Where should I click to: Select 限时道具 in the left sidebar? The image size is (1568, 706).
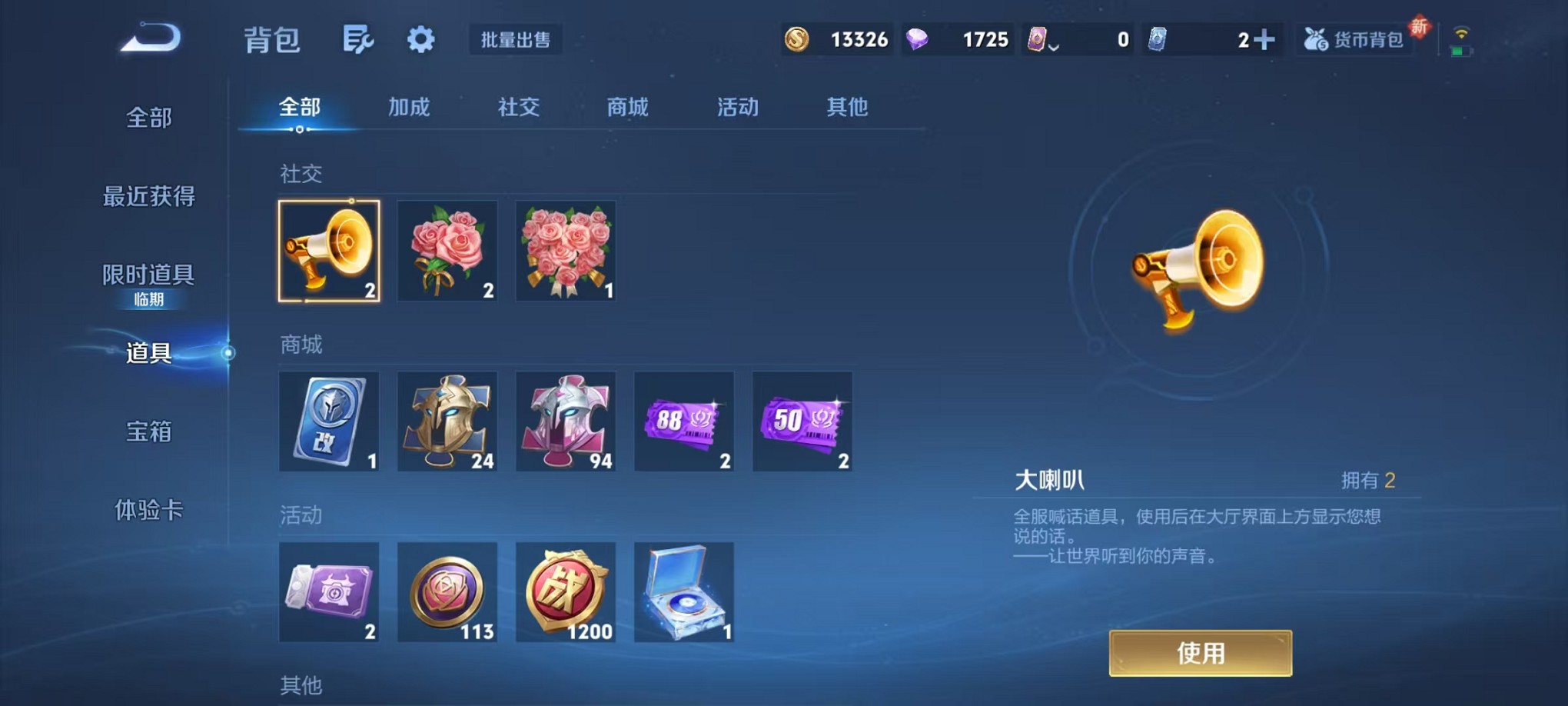147,273
